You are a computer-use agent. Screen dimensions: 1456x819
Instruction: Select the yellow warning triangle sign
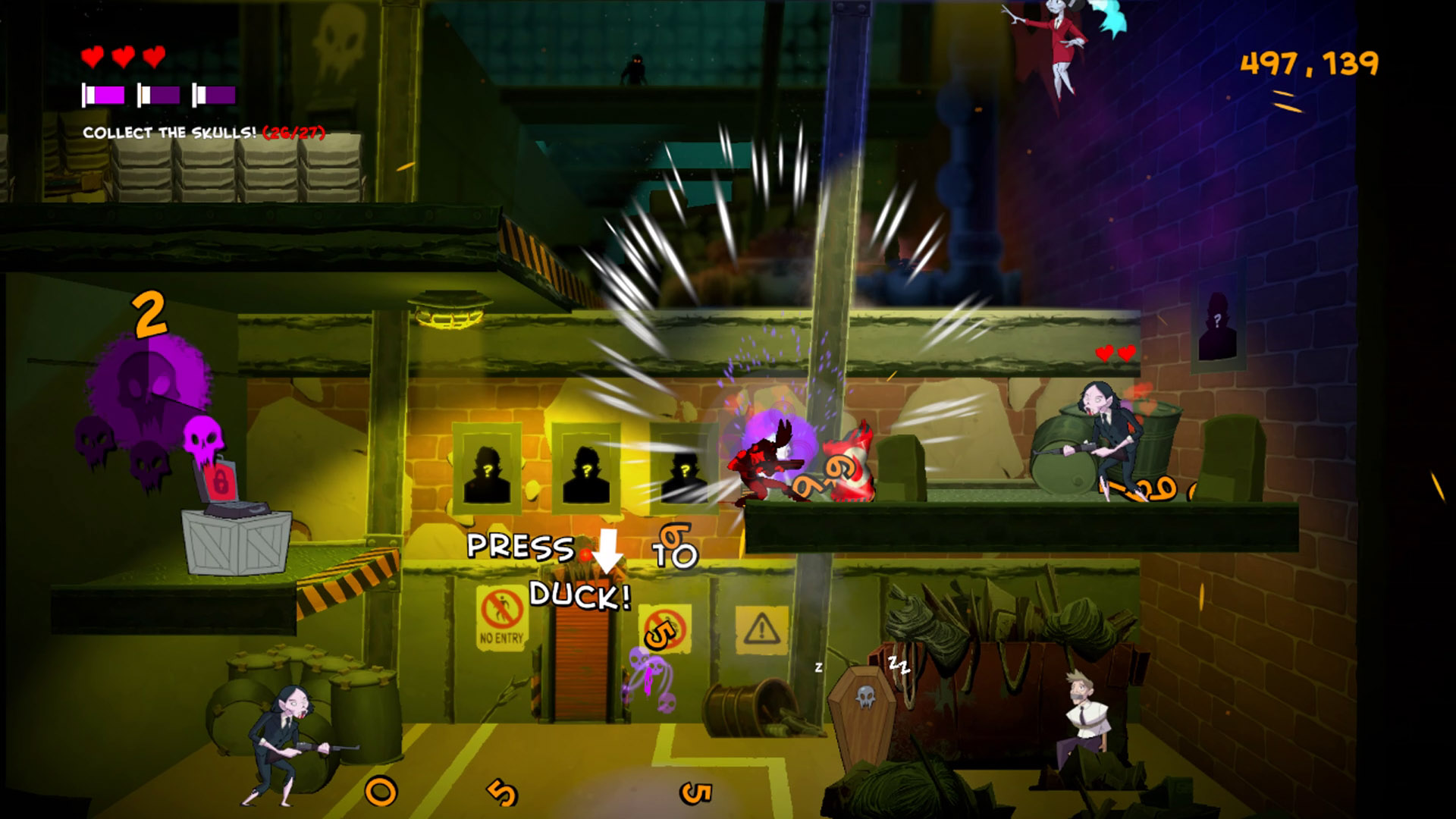point(763,628)
